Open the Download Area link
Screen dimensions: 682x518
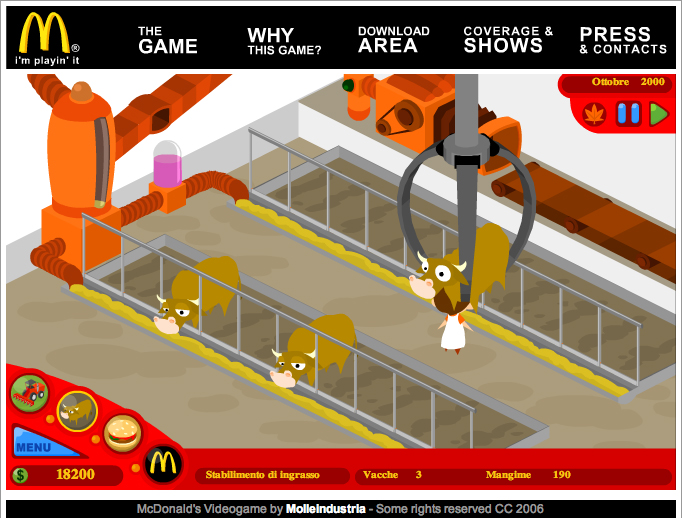(x=393, y=40)
